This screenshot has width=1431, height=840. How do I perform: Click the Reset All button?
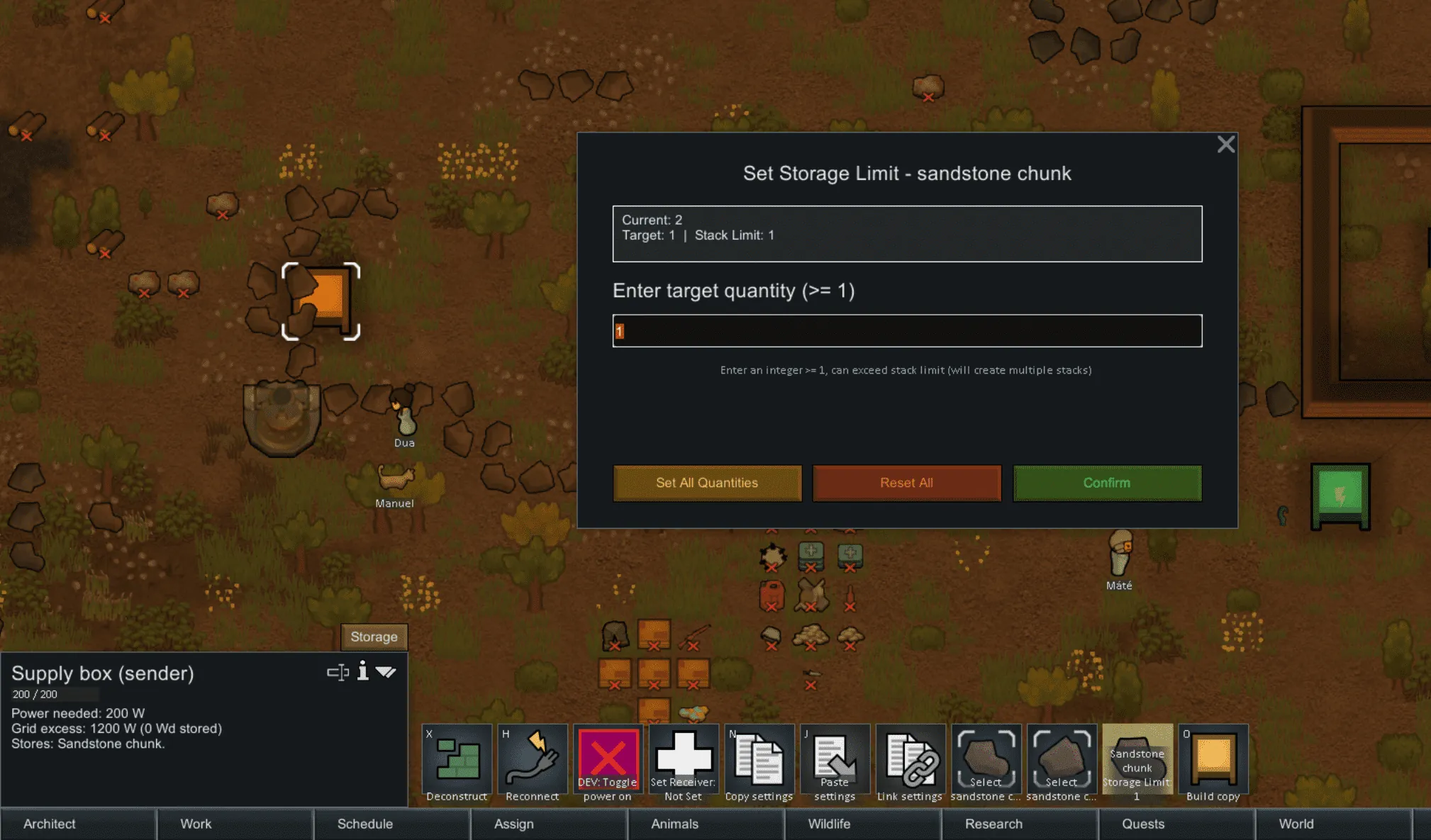pyautogui.click(x=906, y=483)
